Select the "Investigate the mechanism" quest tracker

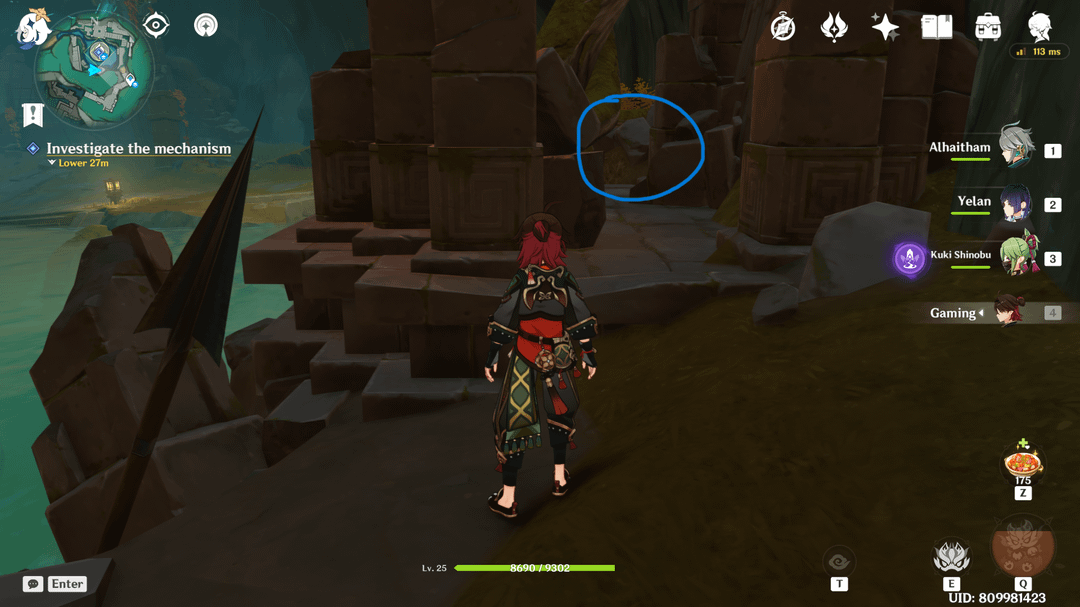tap(138, 148)
